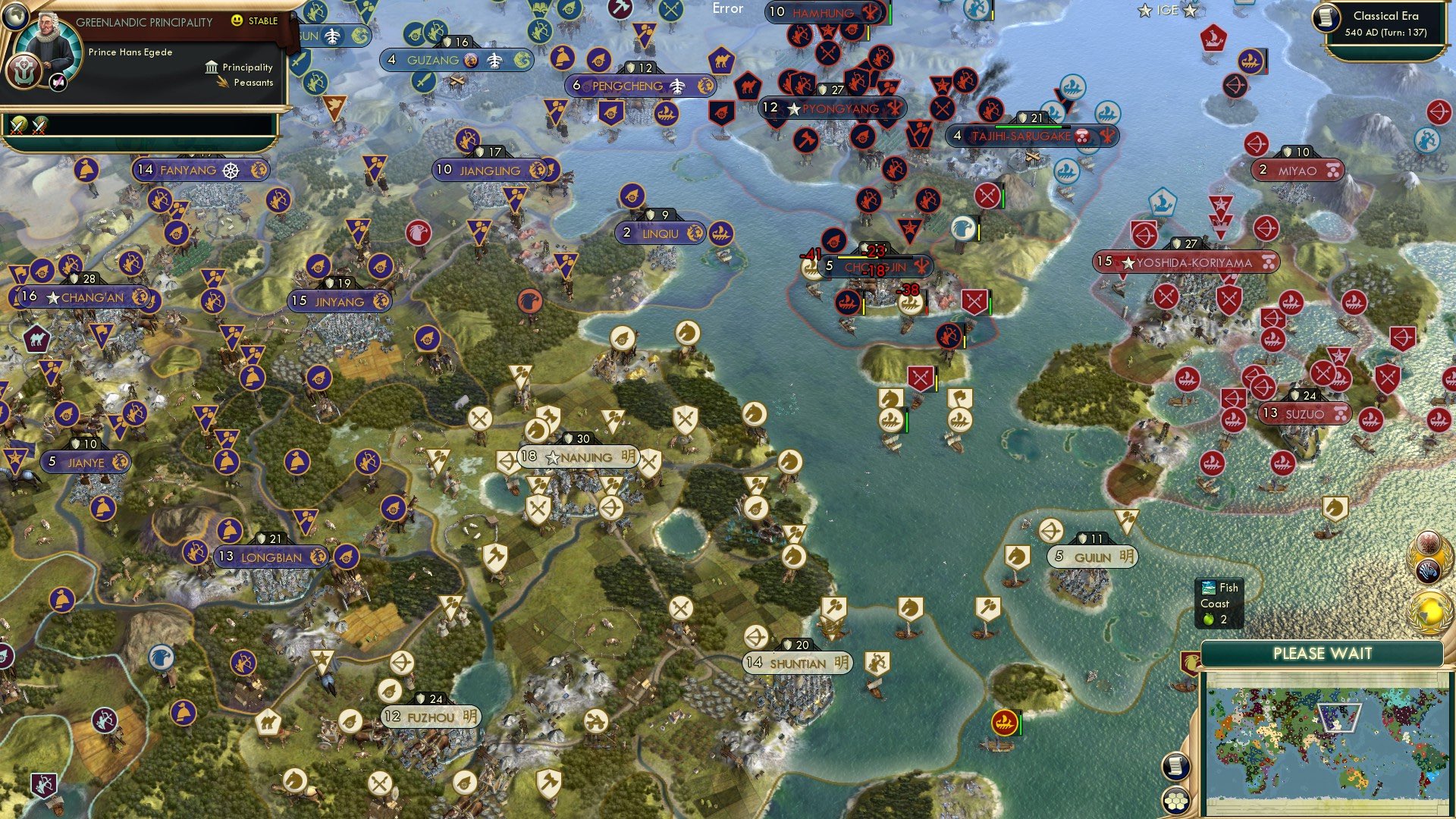1456x819 pixels.
Task: Click the crossed swords war status icon
Action: (20, 125)
